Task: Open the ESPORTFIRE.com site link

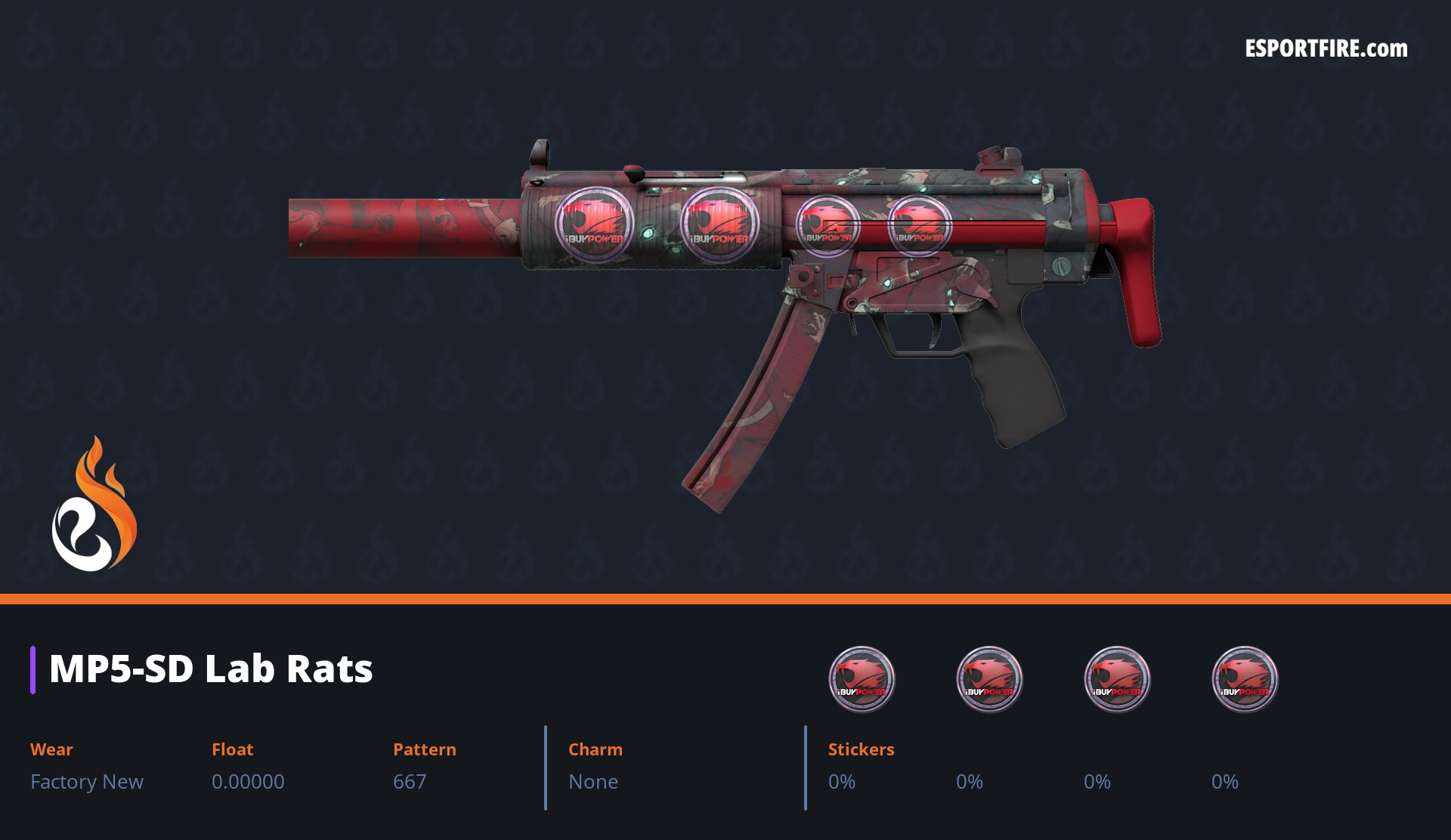Action: tap(1326, 49)
